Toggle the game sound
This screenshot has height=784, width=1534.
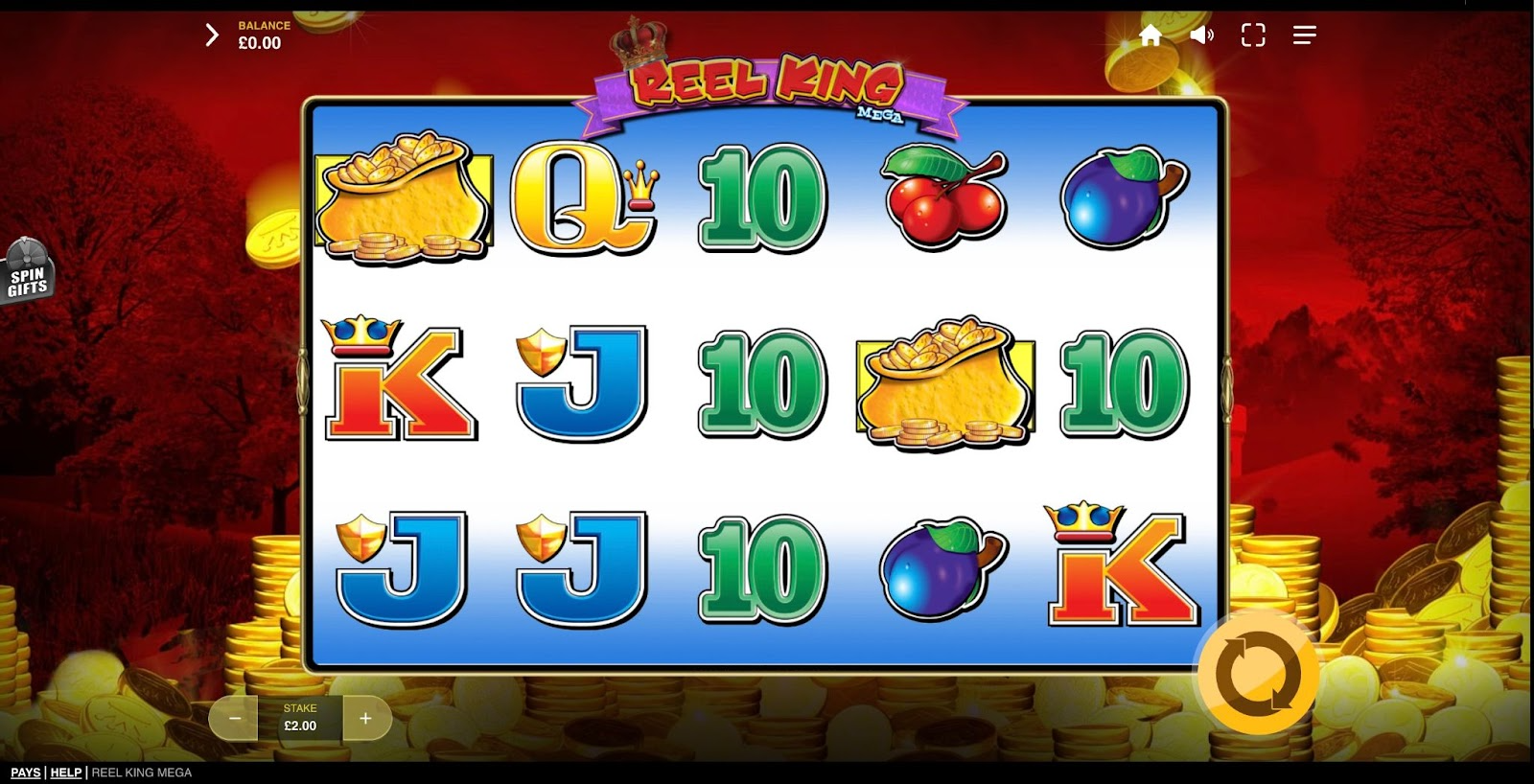pos(1201,35)
